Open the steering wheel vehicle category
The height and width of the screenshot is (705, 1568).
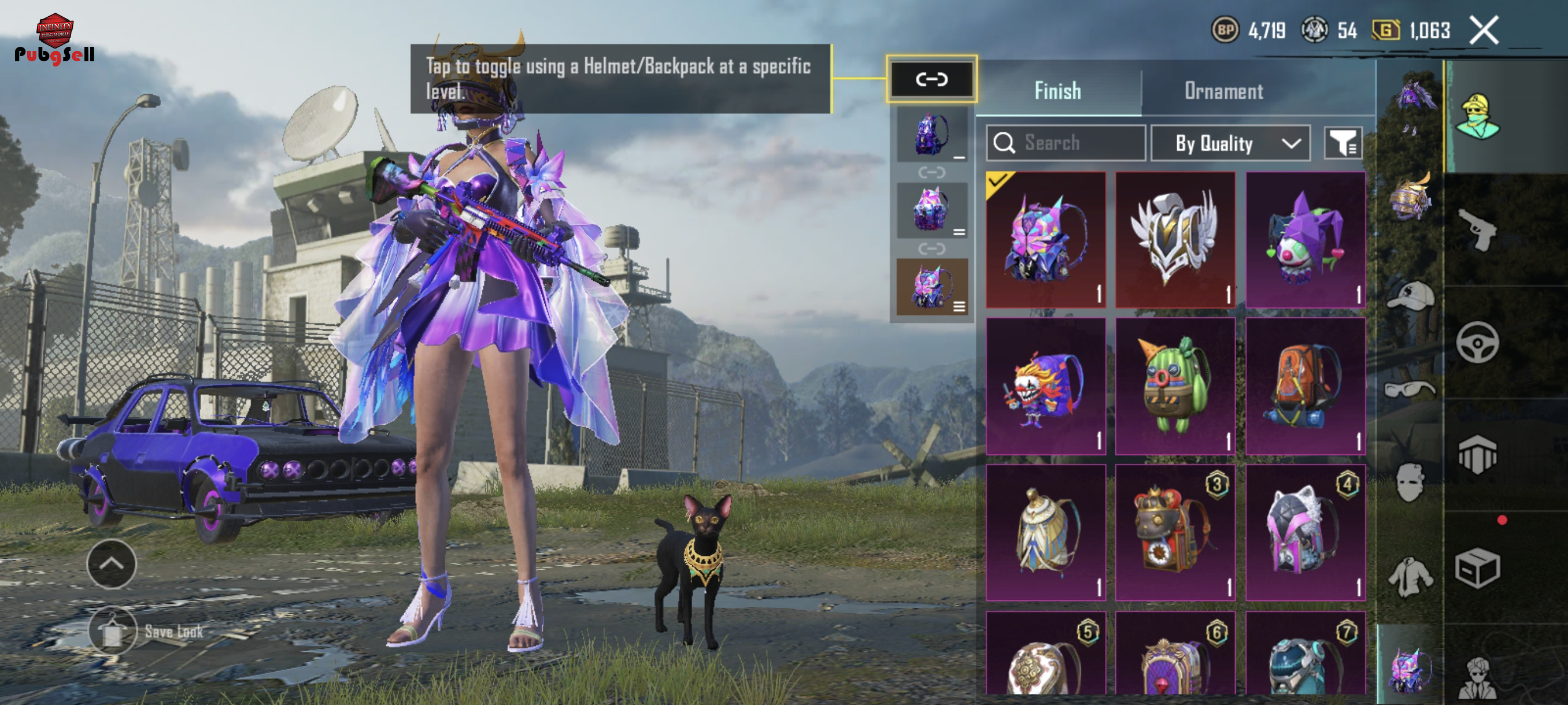[x=1477, y=343]
